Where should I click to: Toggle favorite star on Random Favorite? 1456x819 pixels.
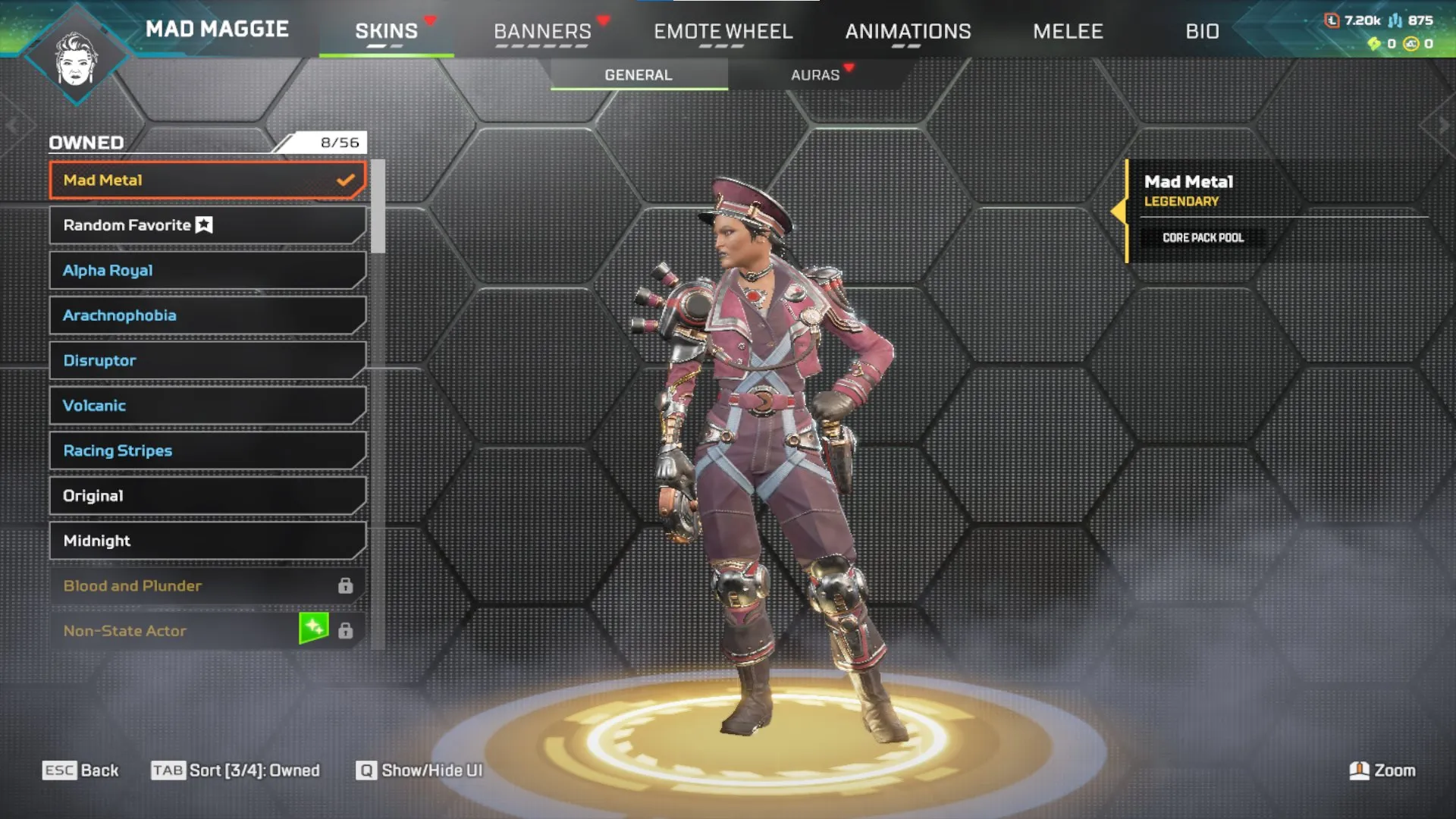pyautogui.click(x=203, y=224)
